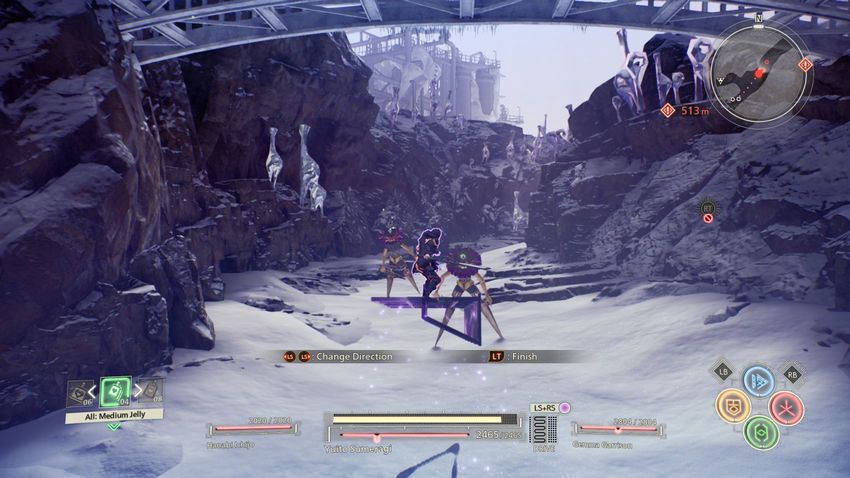The height and width of the screenshot is (478, 850).
Task: Activate the green hexagon SAS ability icon
Action: click(760, 432)
